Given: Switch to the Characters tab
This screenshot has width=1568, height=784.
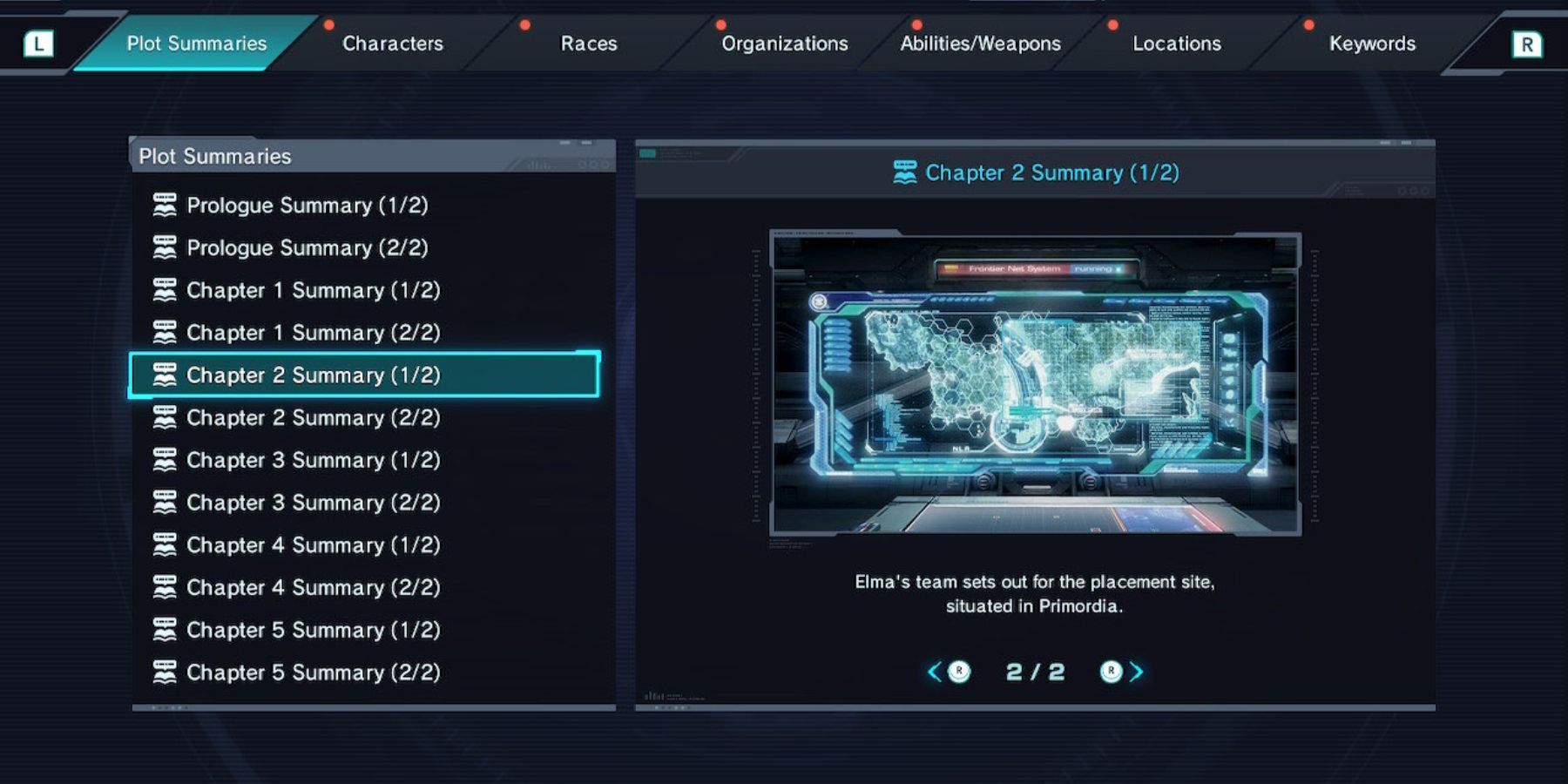Looking at the screenshot, I should (392, 44).
